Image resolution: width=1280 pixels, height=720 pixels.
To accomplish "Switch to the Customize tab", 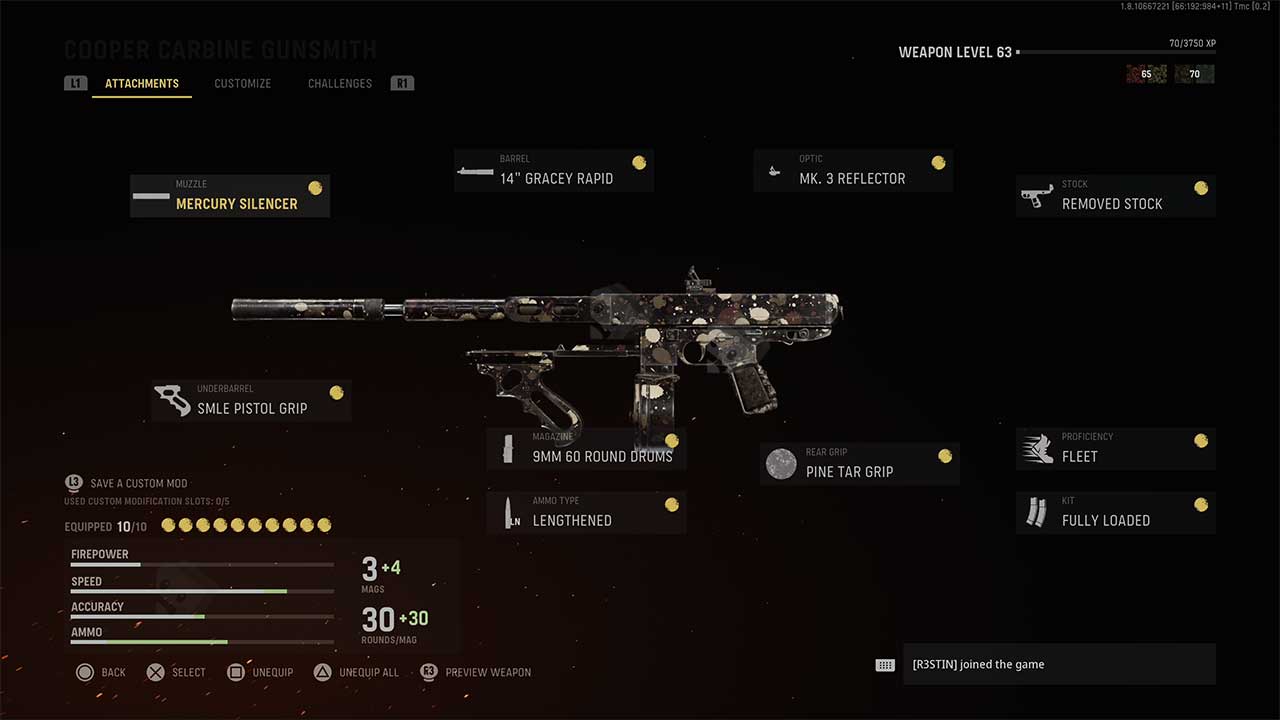I will tap(242, 83).
